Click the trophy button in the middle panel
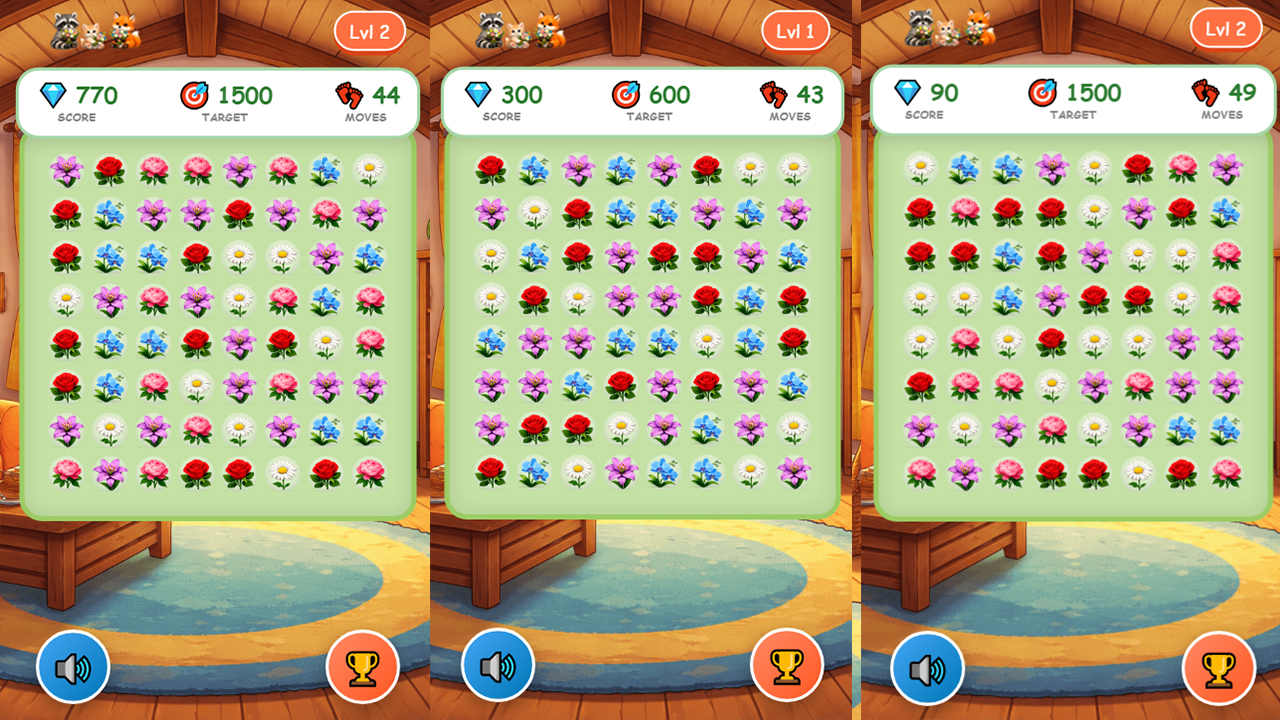 point(789,665)
